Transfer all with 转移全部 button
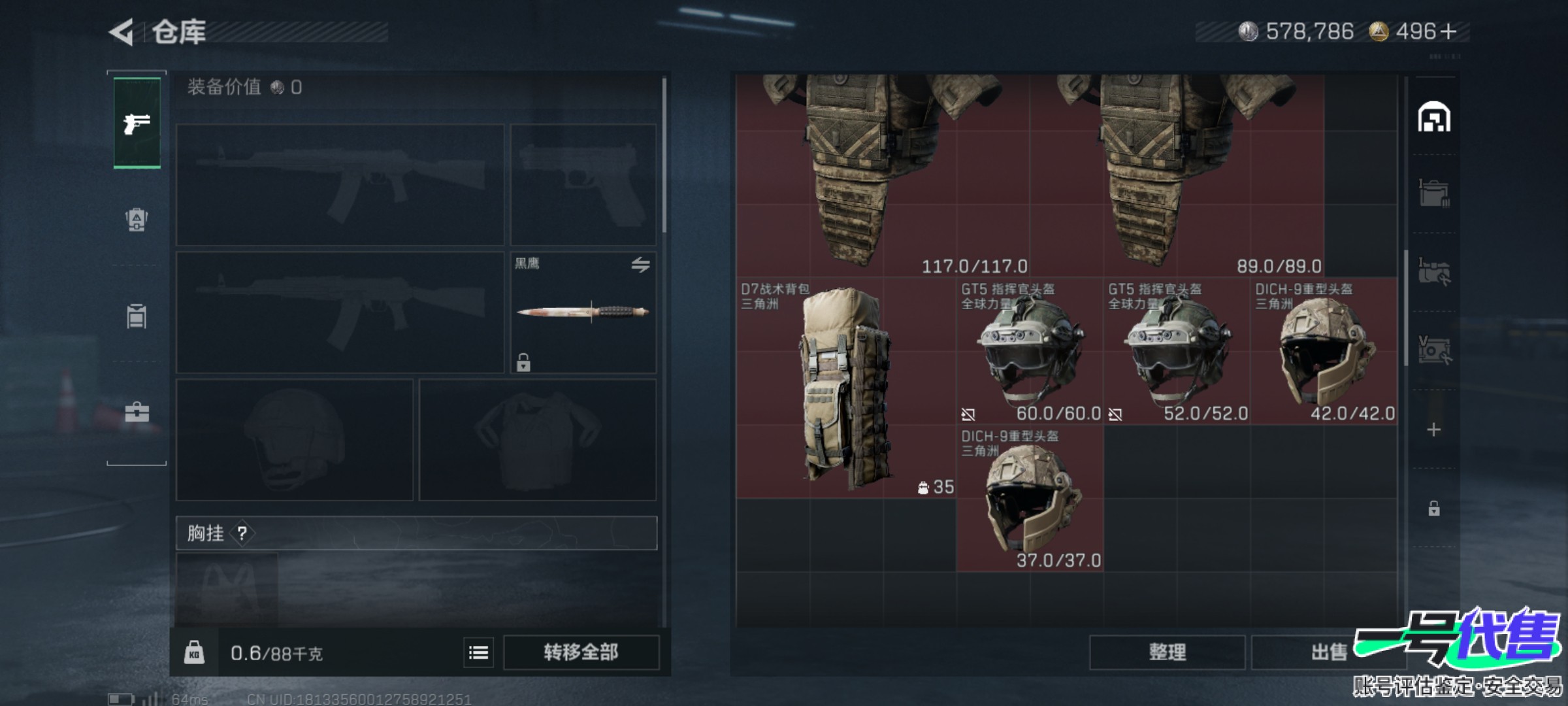Screen dimensions: 1568x706 tap(581, 652)
